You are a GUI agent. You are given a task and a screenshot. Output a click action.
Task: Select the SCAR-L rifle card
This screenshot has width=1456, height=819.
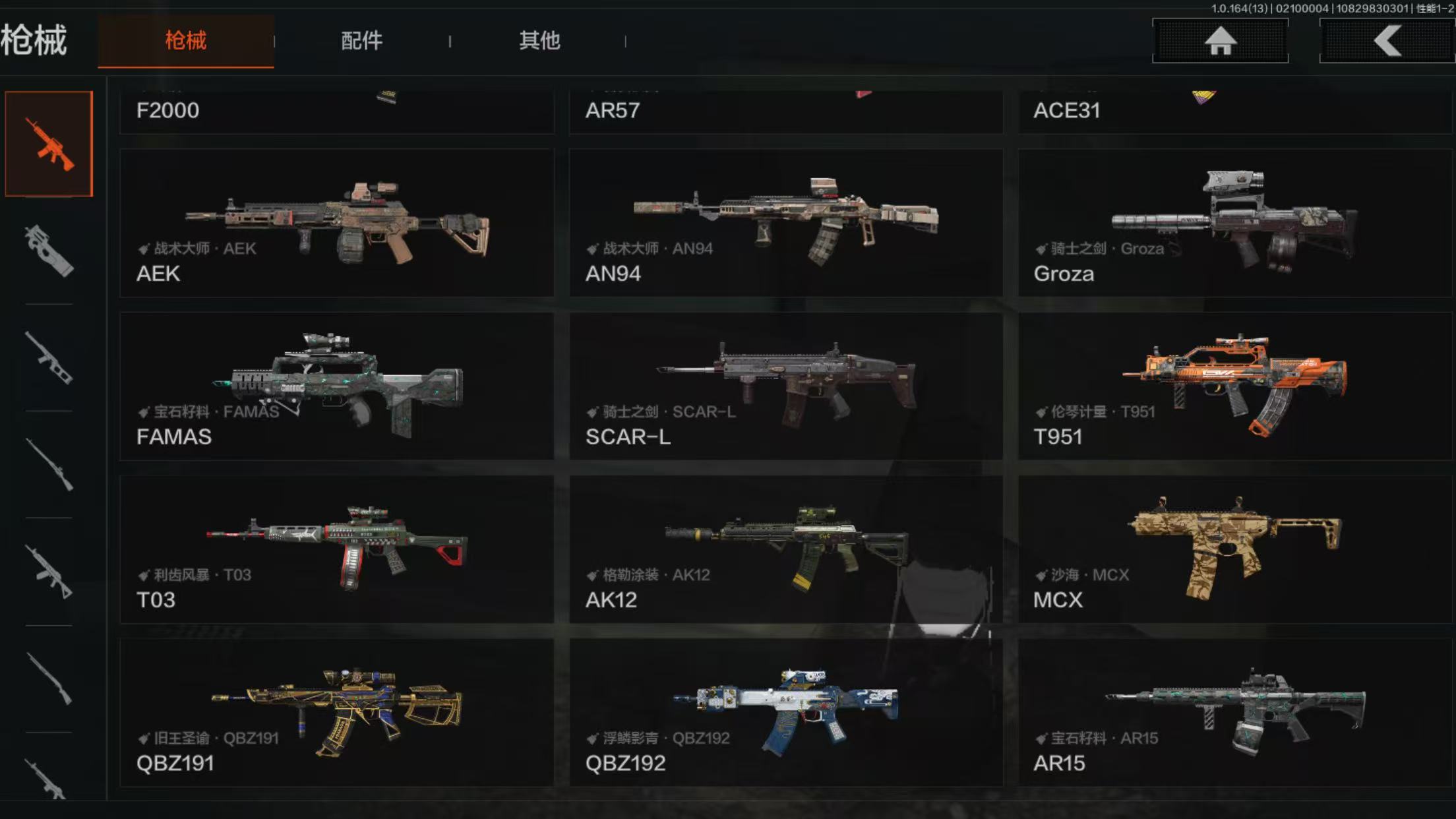tap(785, 386)
